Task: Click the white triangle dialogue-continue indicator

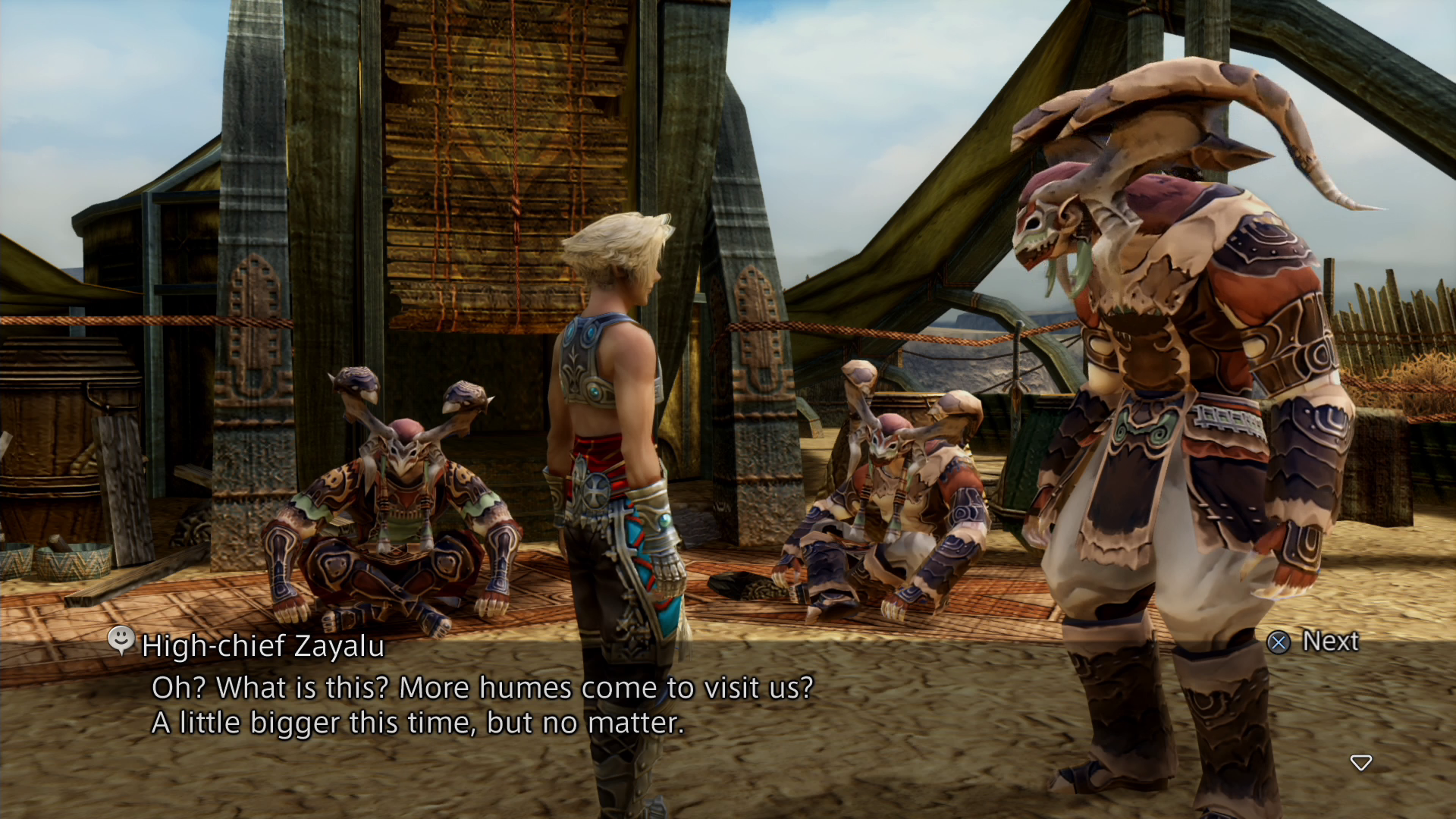Action: coord(1363,764)
